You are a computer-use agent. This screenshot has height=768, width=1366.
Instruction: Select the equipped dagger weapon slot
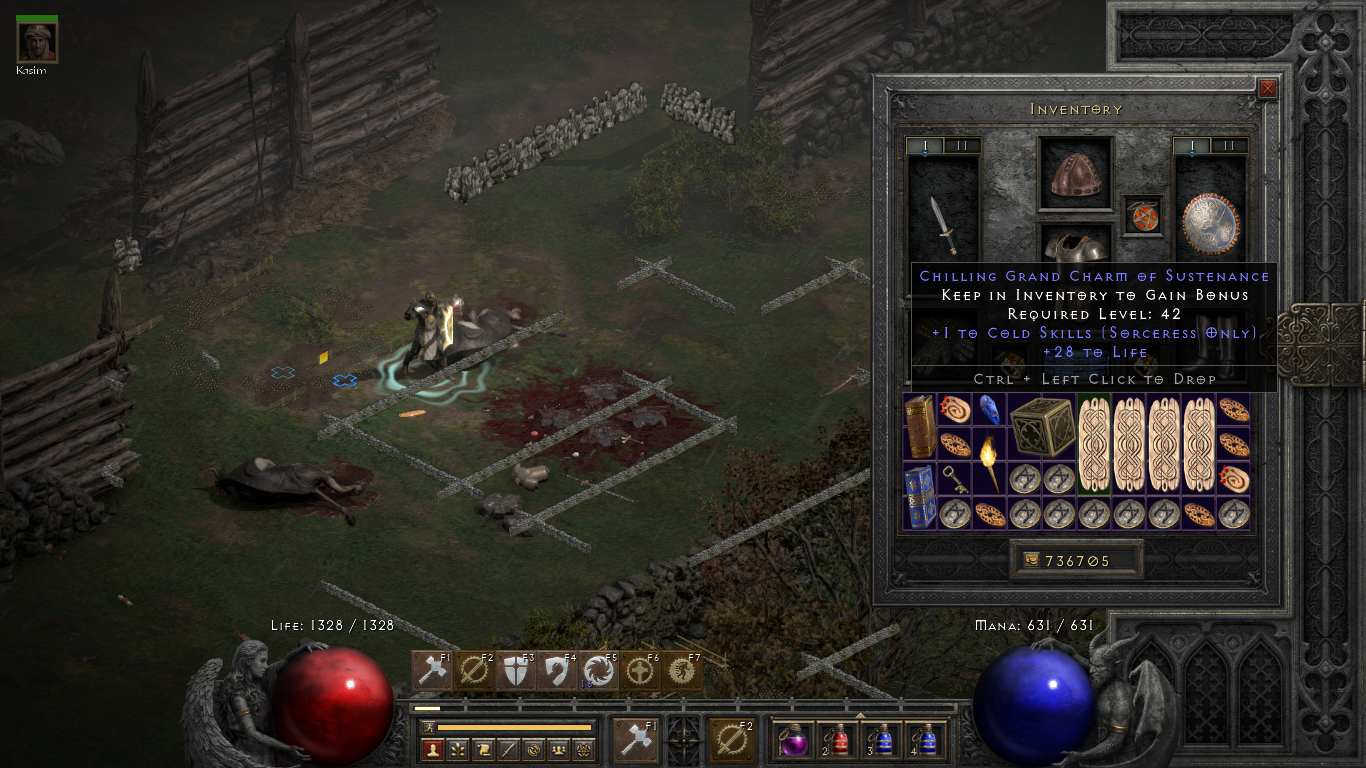click(x=942, y=225)
